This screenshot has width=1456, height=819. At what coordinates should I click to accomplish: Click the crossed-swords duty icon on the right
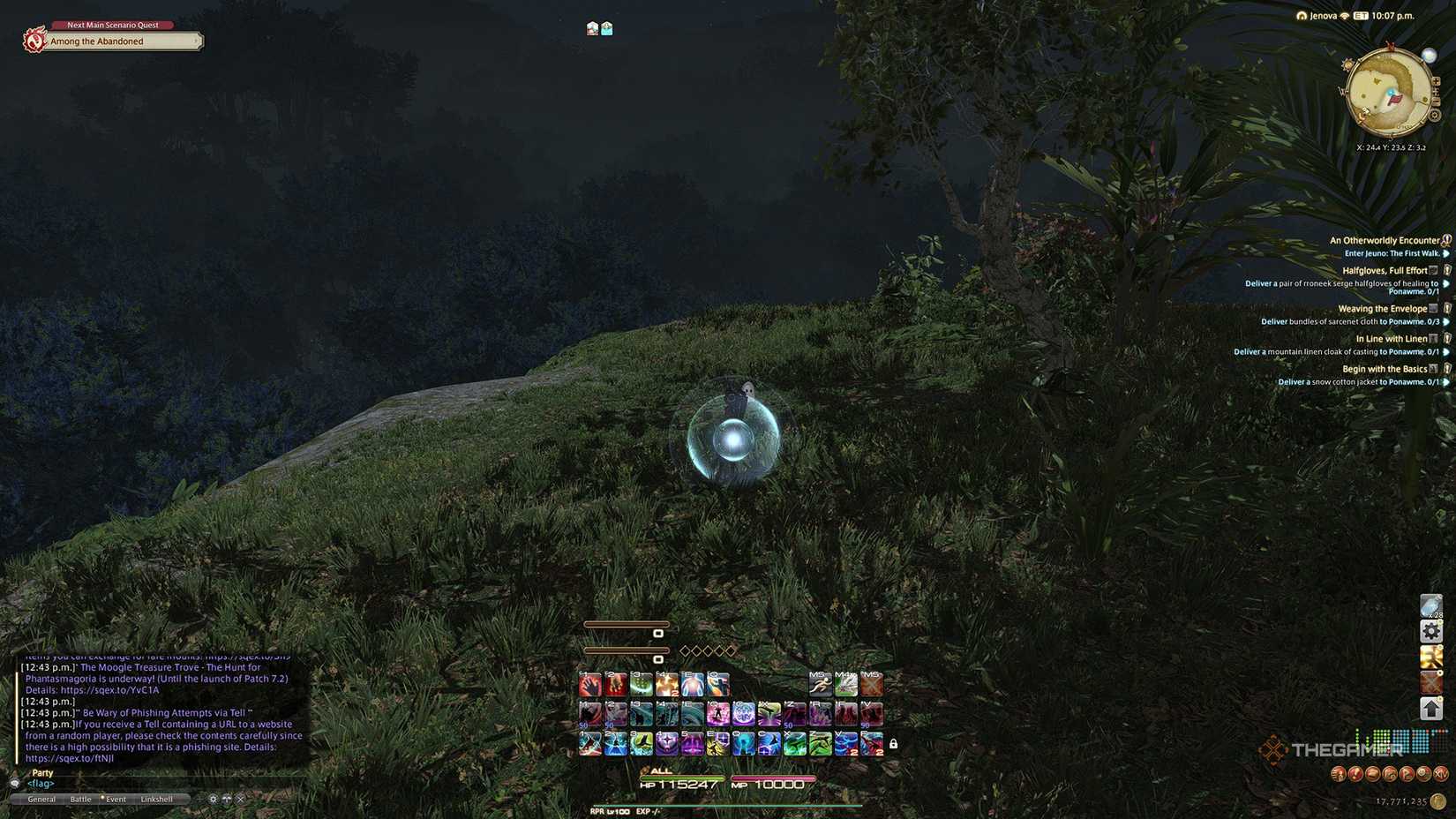coord(1431,680)
